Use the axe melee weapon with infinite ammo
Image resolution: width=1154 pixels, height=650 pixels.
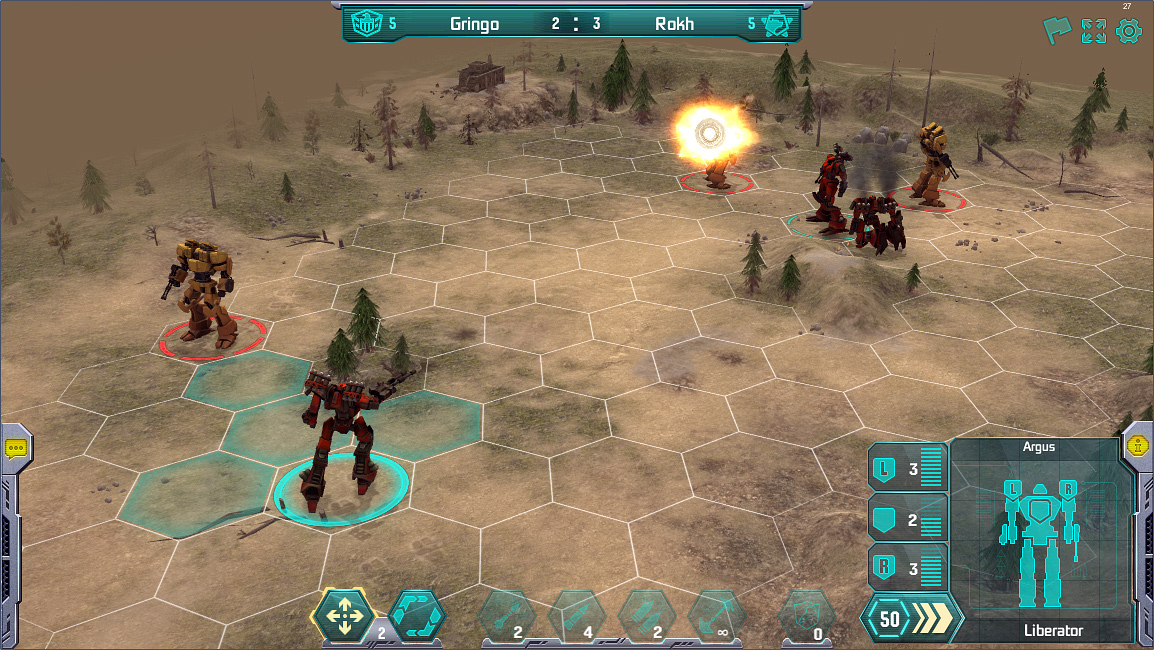click(x=716, y=614)
